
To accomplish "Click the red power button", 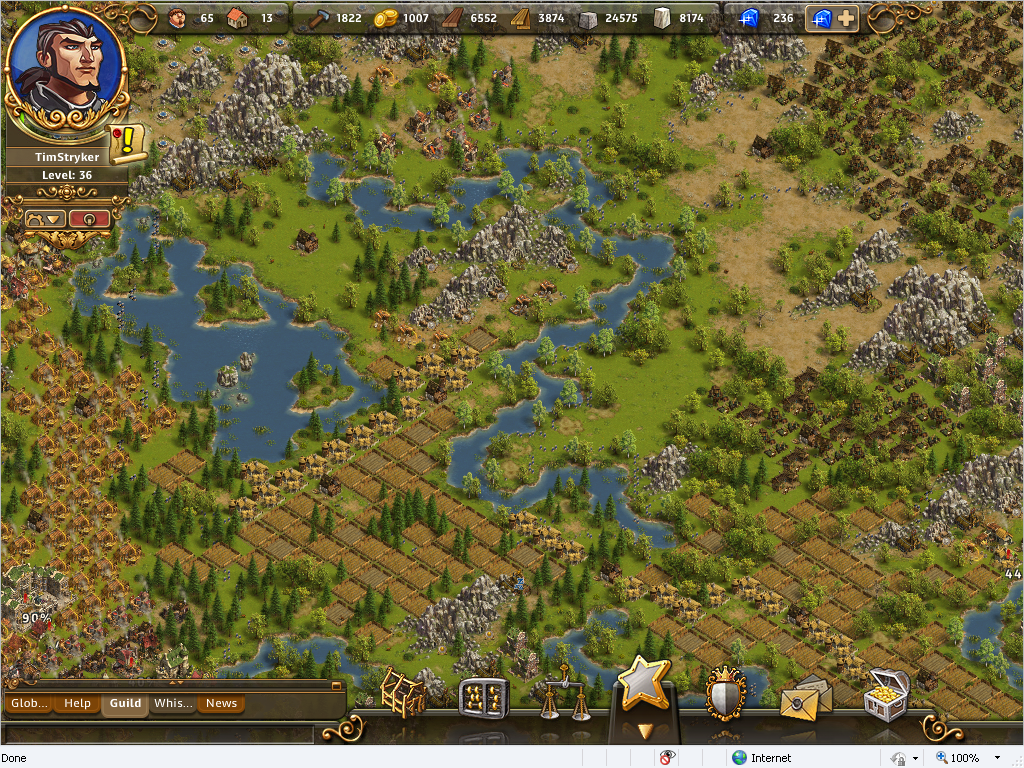I will tap(89, 218).
